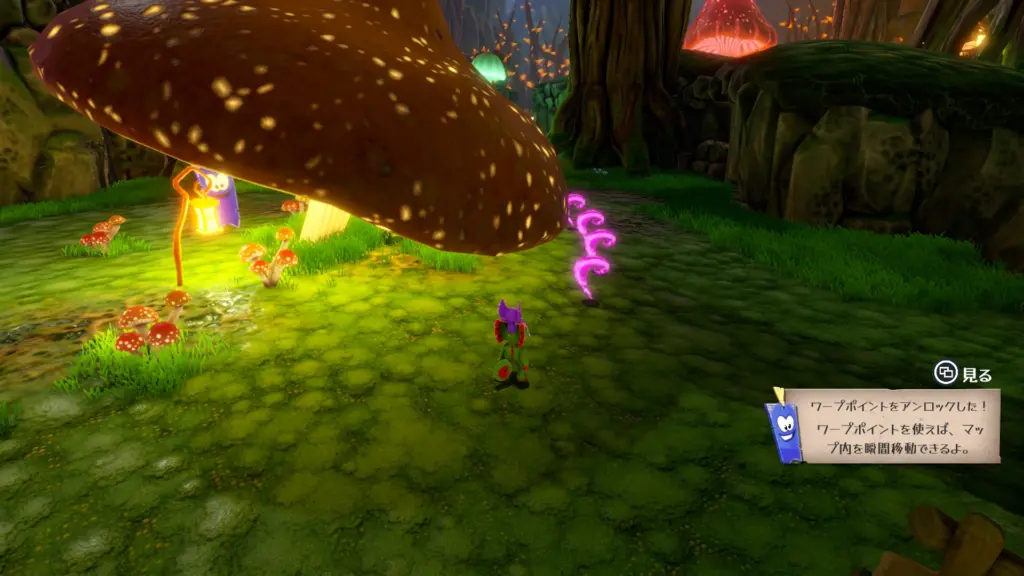Open the warp point unlocked notification
This screenshot has height=576, width=1024.
point(892,426)
